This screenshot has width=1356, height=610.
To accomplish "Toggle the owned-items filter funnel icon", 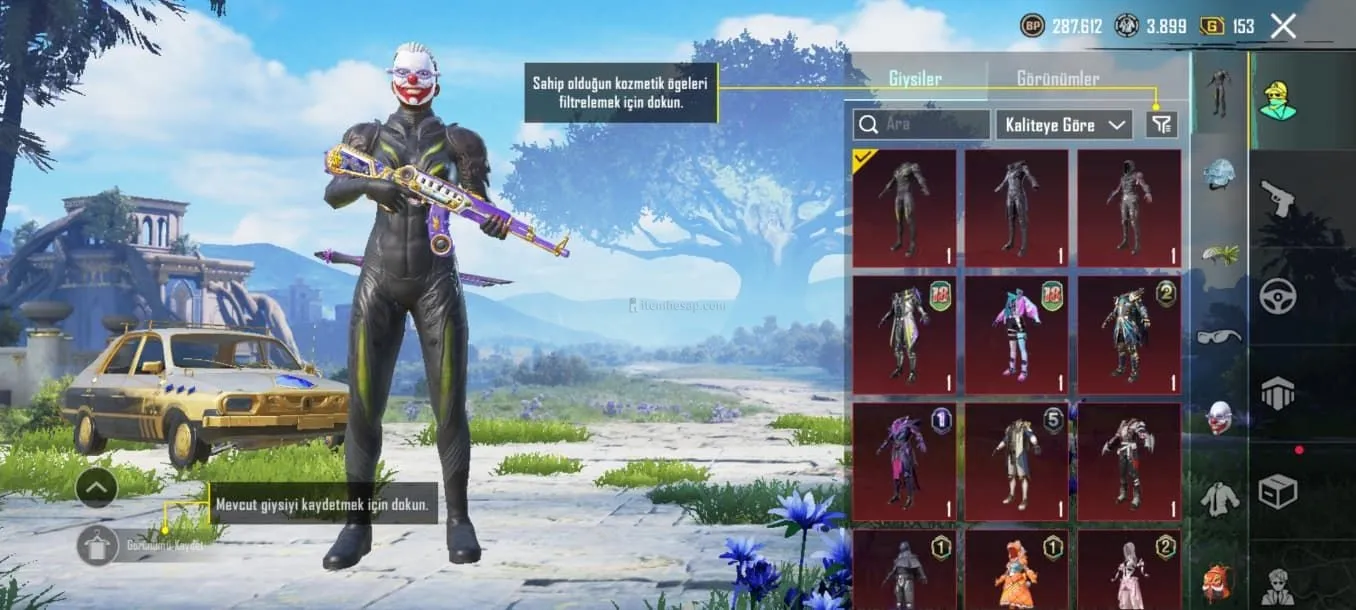I will click(1162, 125).
